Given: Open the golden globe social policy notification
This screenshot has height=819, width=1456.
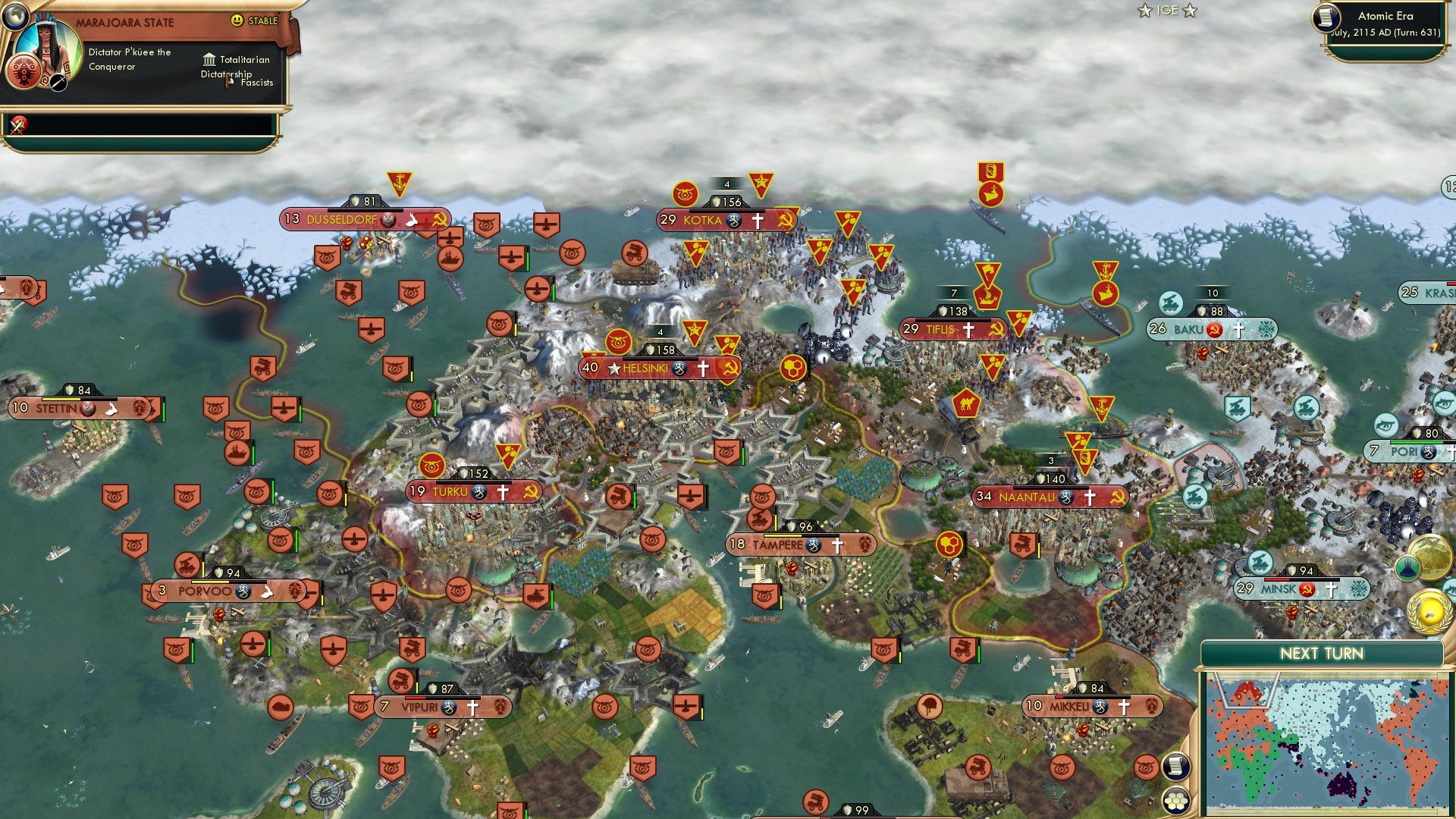Looking at the screenshot, I should 1432,556.
